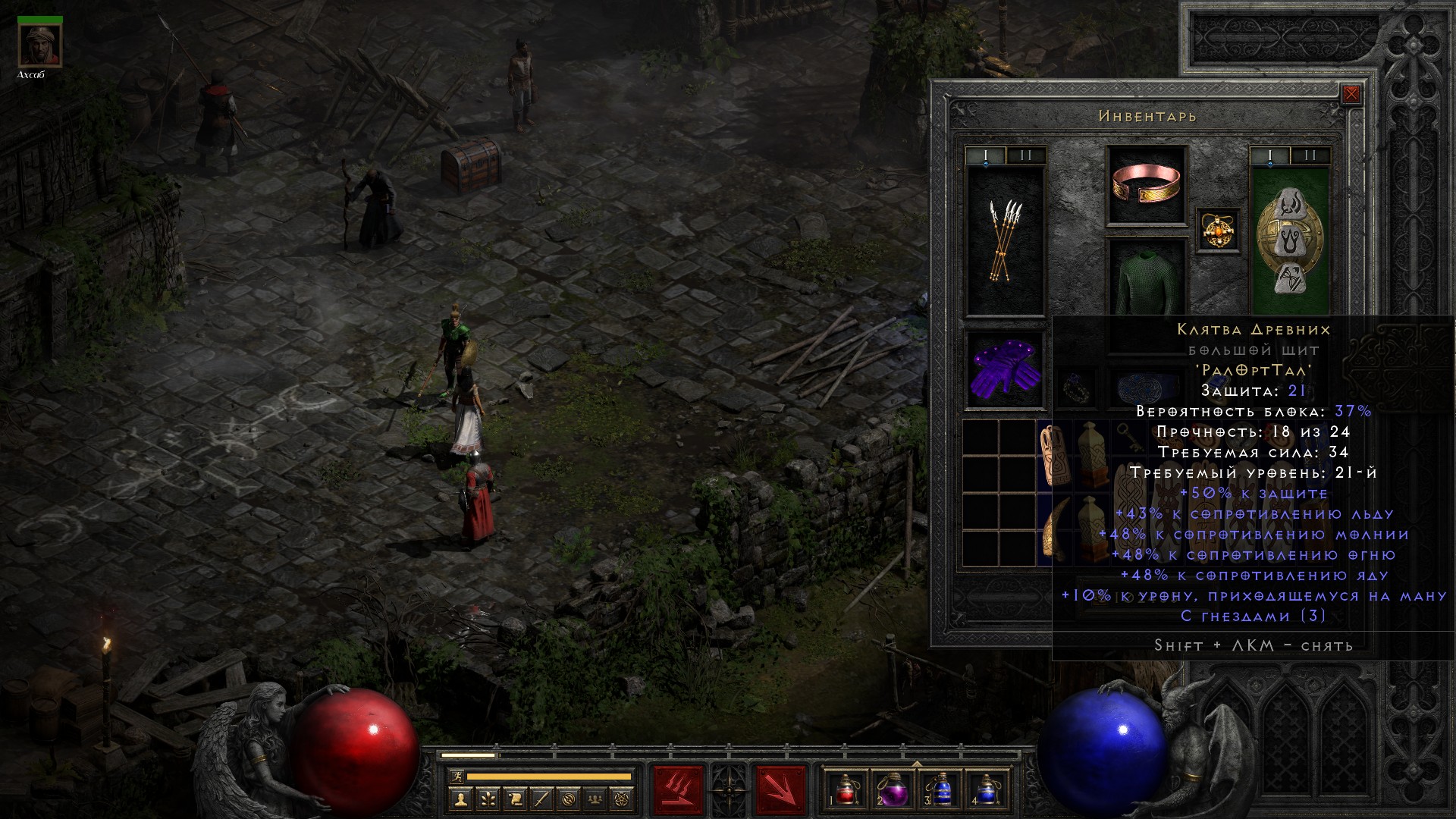Close the inventory panel with the red X
The image size is (1456, 819).
click(1351, 95)
